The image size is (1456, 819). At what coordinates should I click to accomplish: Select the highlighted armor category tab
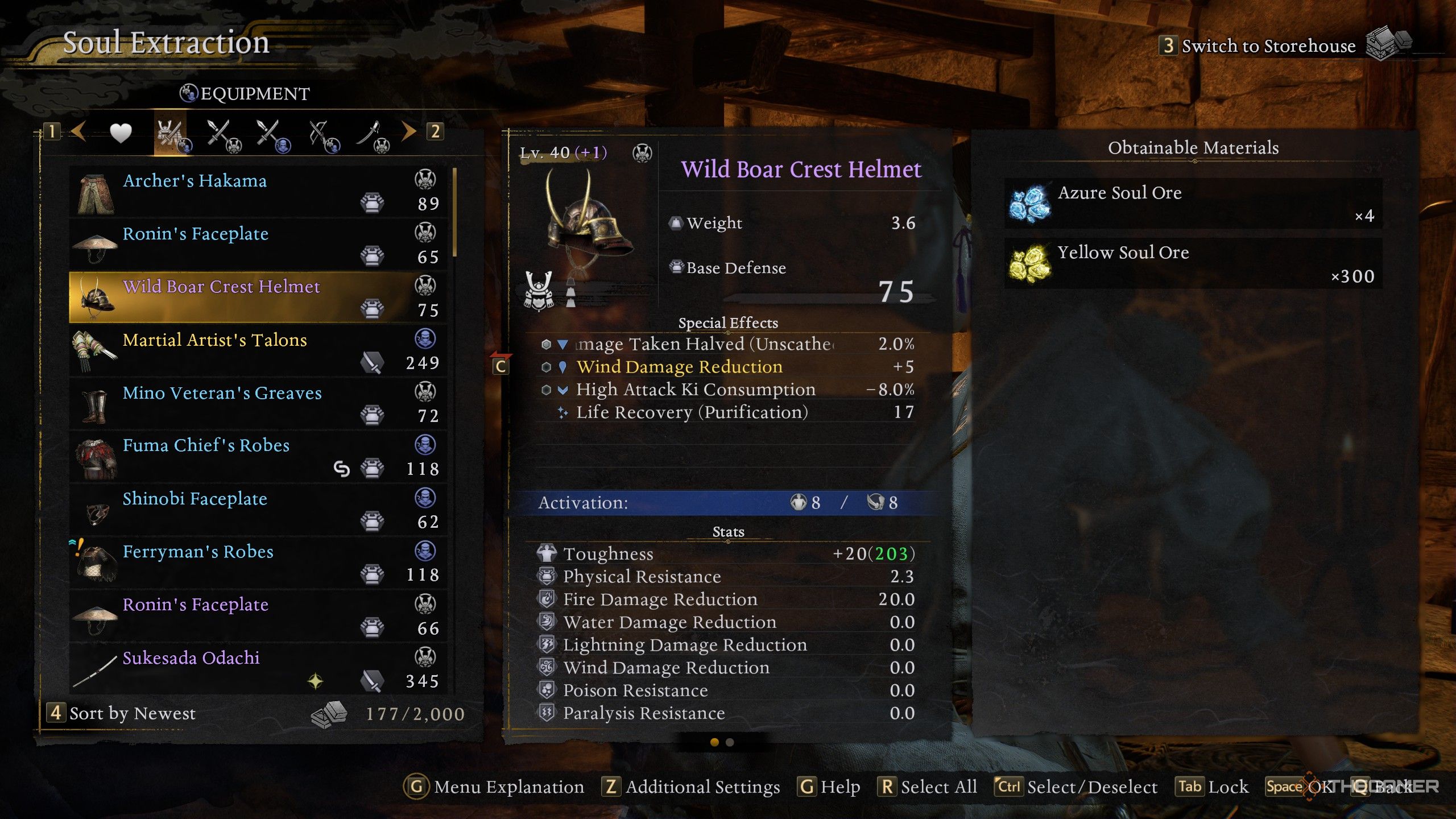tap(171, 136)
